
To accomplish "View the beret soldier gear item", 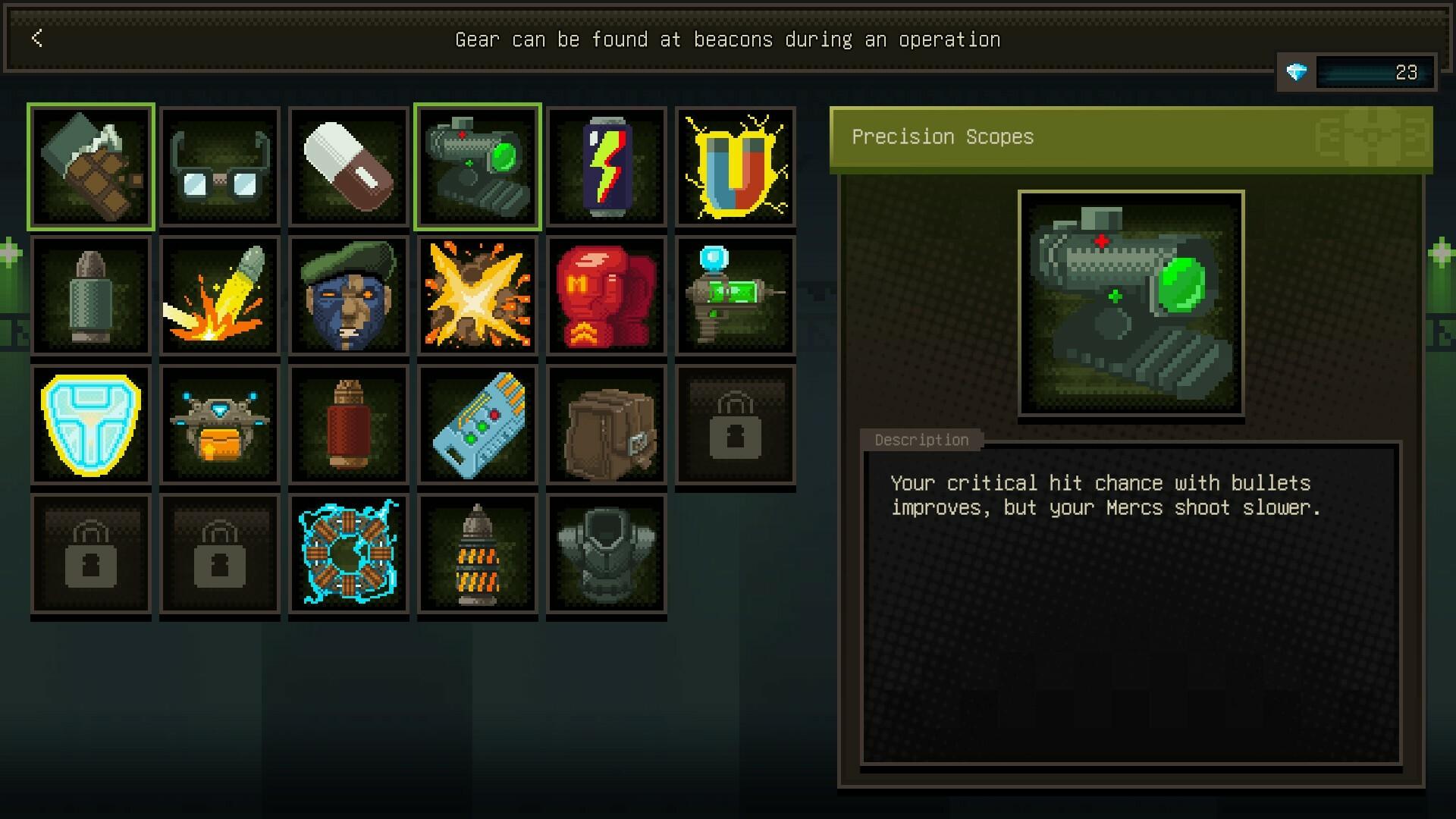I will pos(348,295).
